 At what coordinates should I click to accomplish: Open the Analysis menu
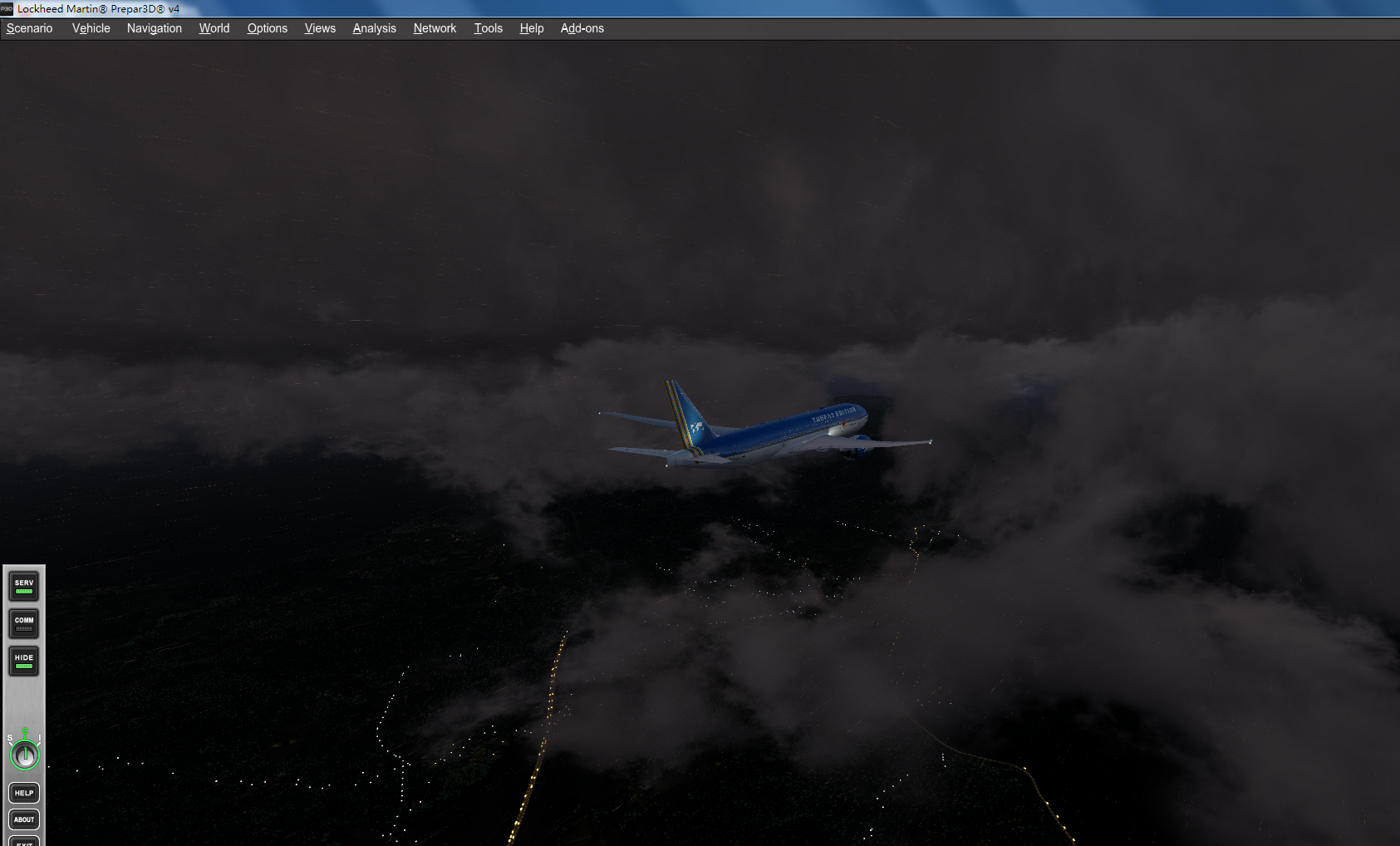coord(373,27)
